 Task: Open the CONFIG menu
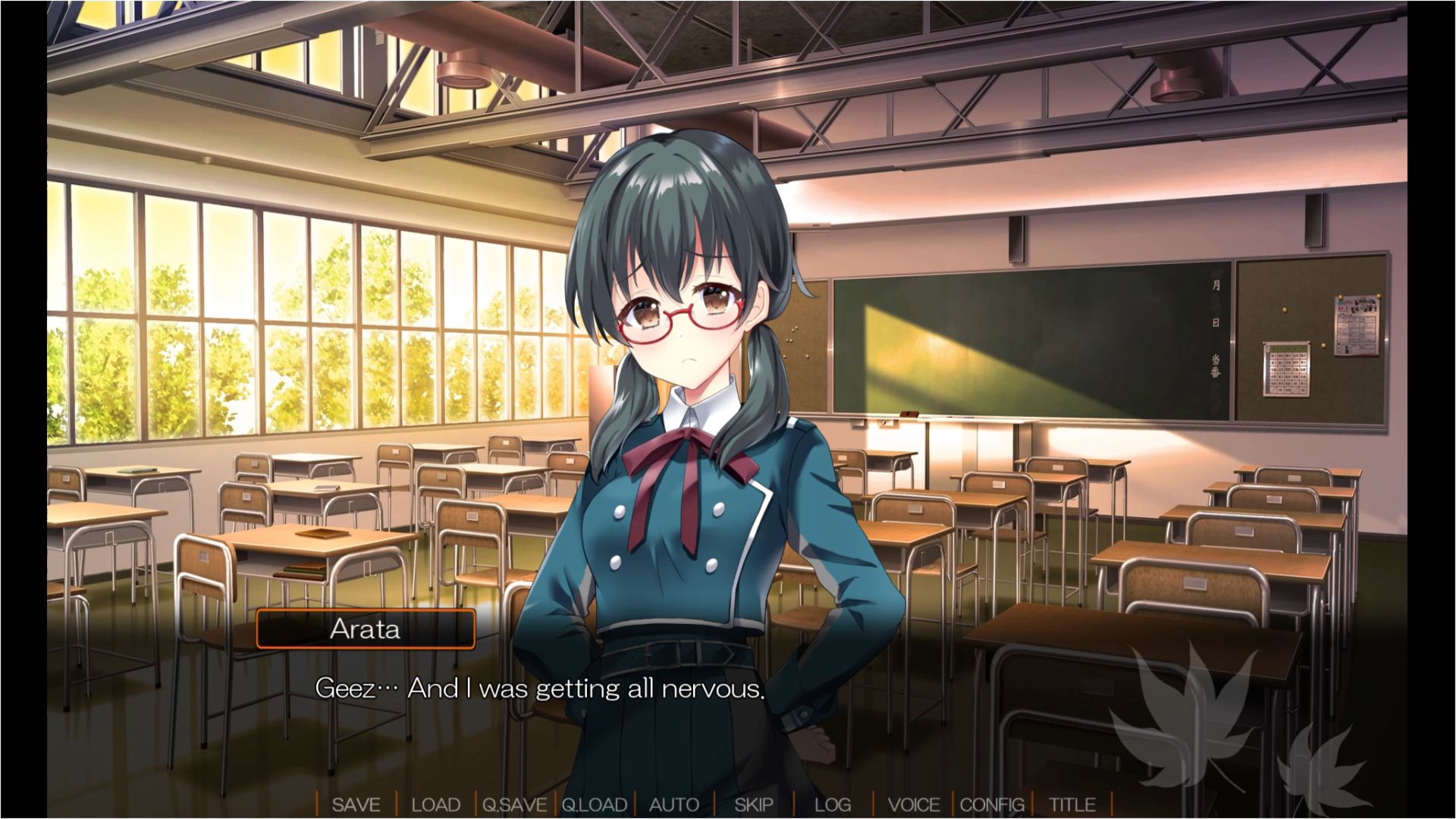[x=993, y=805]
